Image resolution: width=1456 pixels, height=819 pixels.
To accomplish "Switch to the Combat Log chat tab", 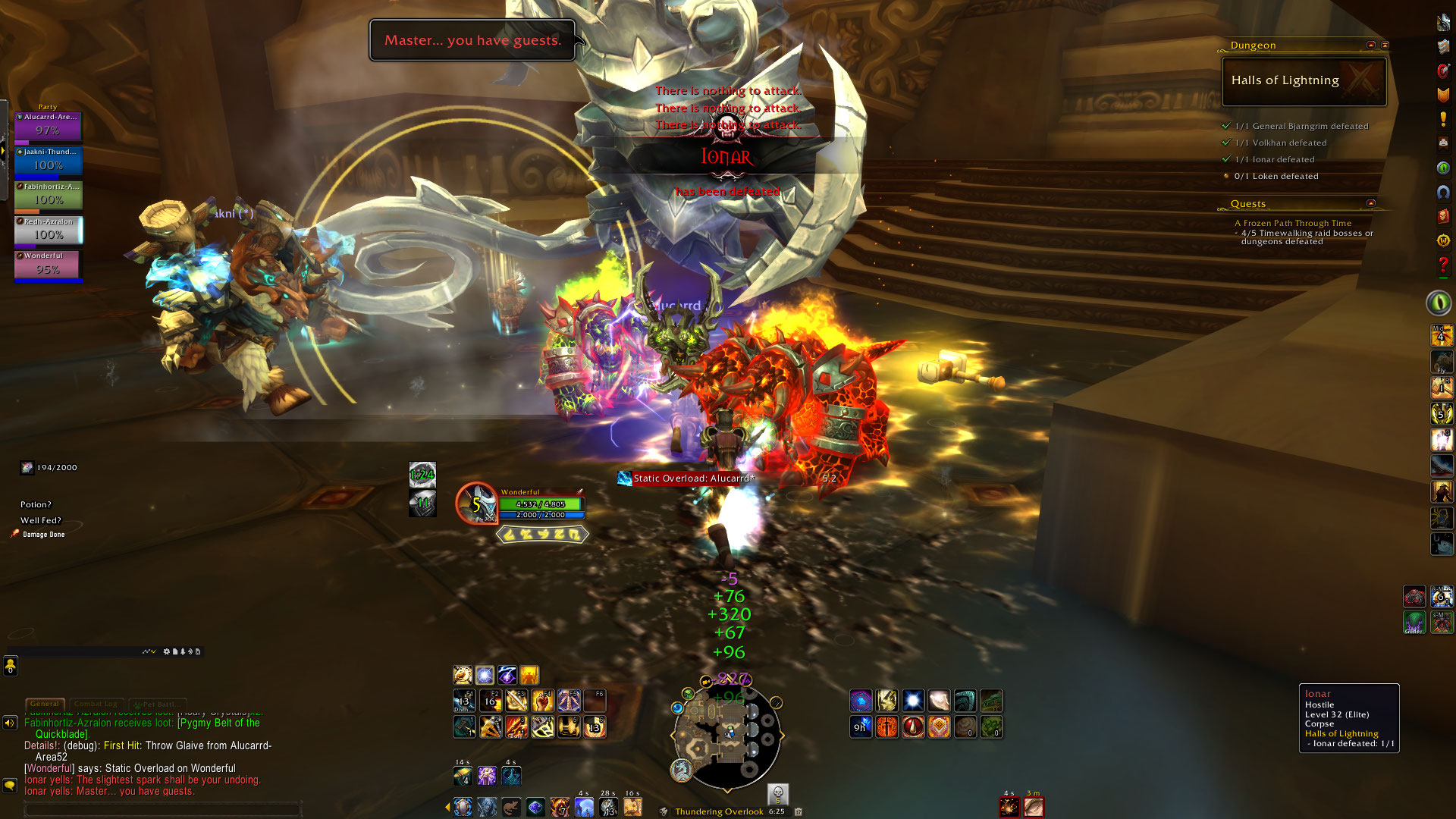I will click(96, 704).
